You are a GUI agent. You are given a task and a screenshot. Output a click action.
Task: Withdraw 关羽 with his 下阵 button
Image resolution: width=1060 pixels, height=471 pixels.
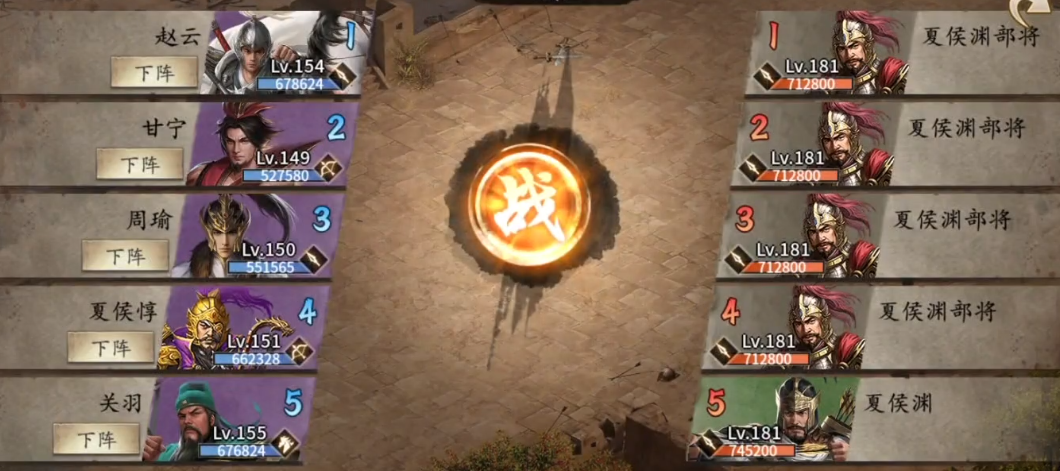click(96, 439)
